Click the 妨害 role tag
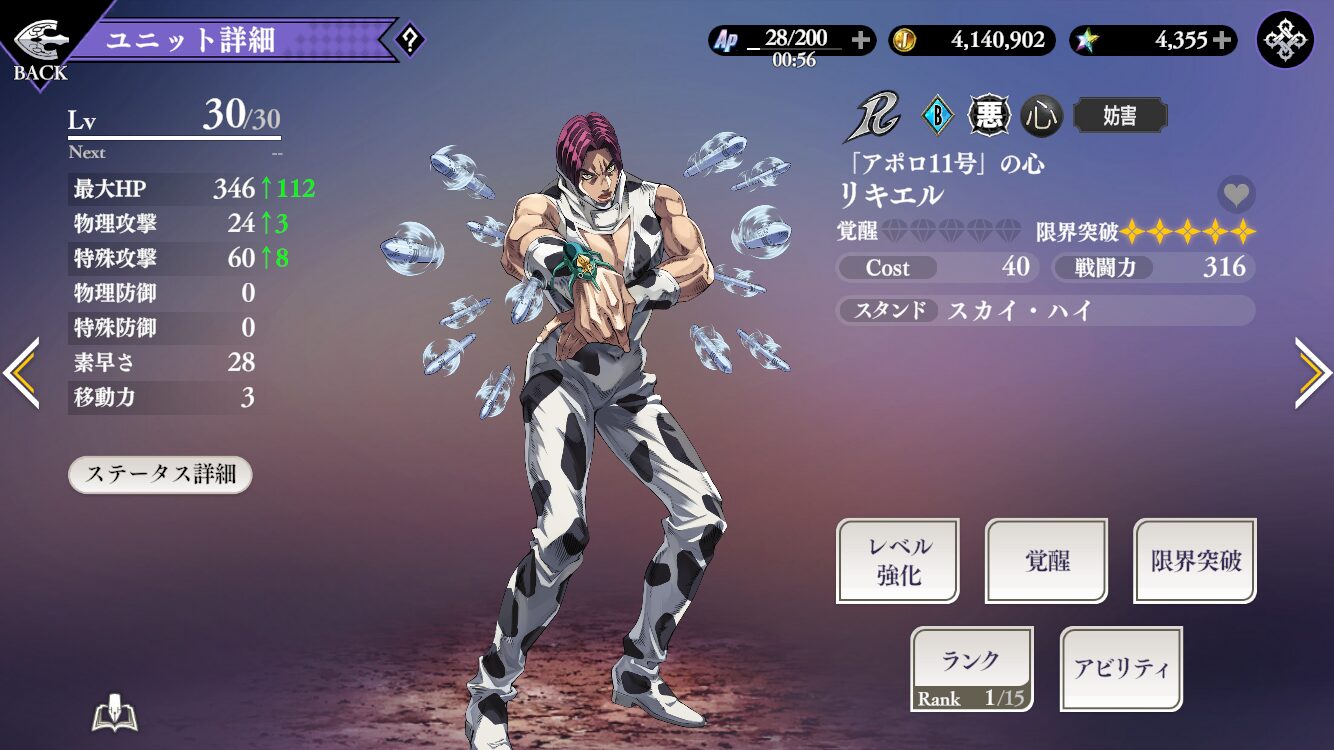Screen dimensions: 1334x750 pyautogui.click(x=1120, y=116)
